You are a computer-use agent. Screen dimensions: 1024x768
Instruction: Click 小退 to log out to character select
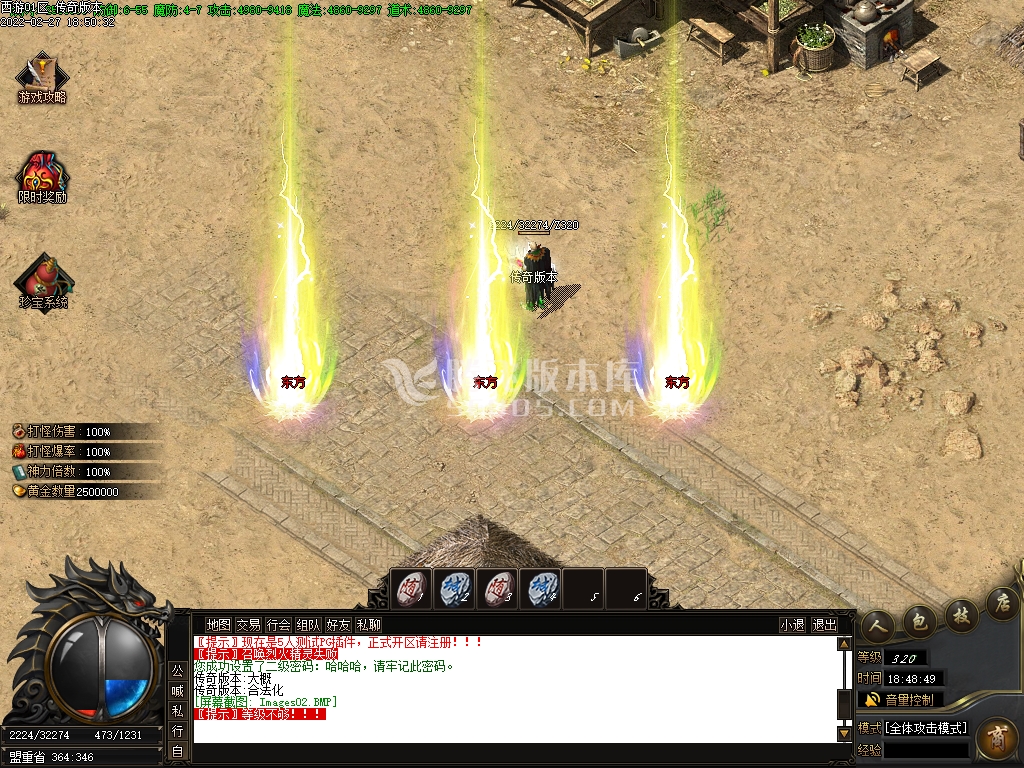tap(793, 625)
